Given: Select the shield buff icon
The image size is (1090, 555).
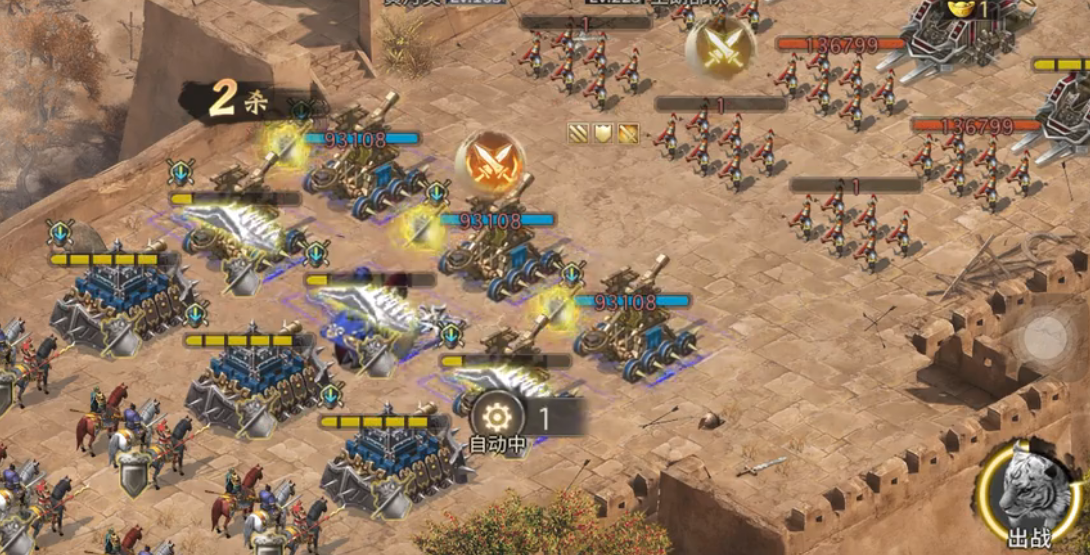Looking at the screenshot, I should (x=603, y=133).
